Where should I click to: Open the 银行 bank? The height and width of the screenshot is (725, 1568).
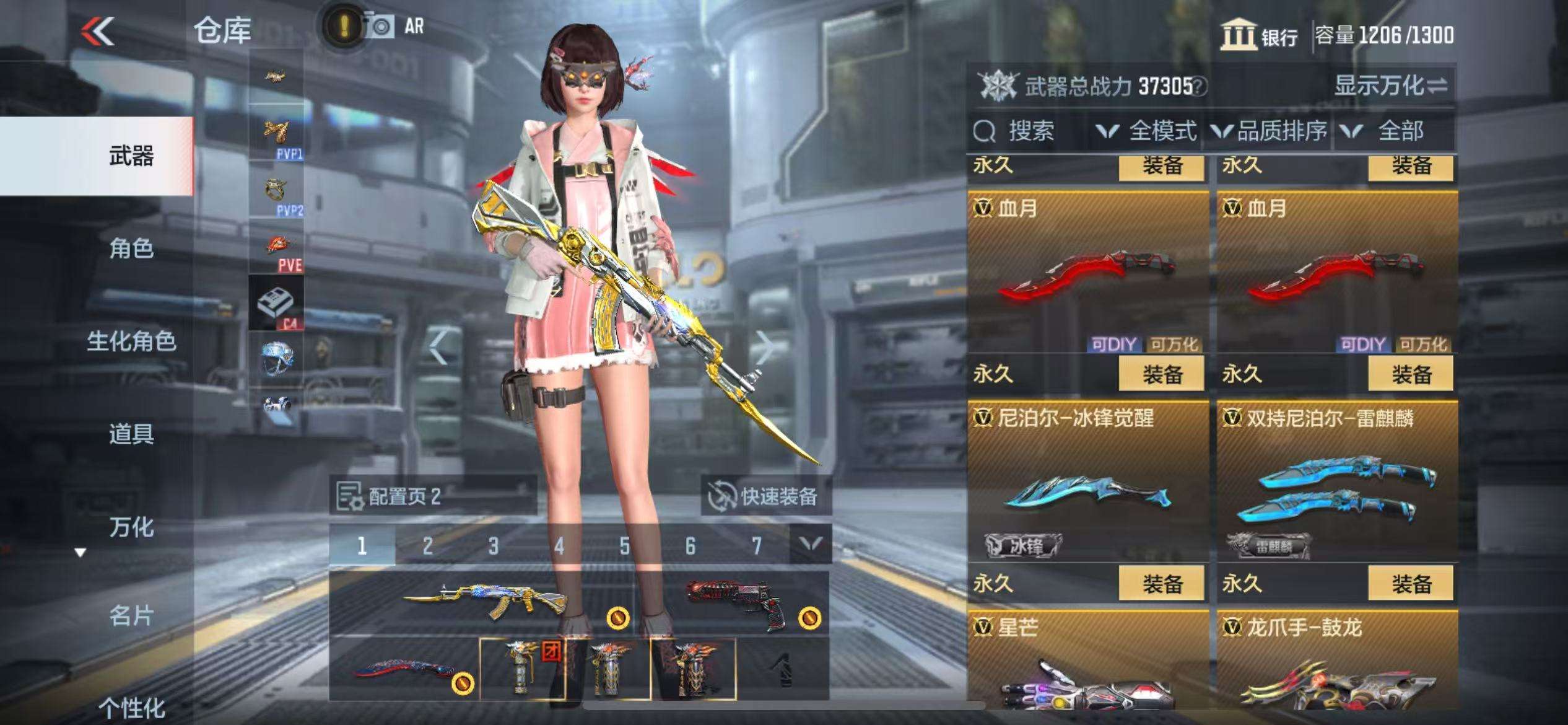(x=1260, y=36)
